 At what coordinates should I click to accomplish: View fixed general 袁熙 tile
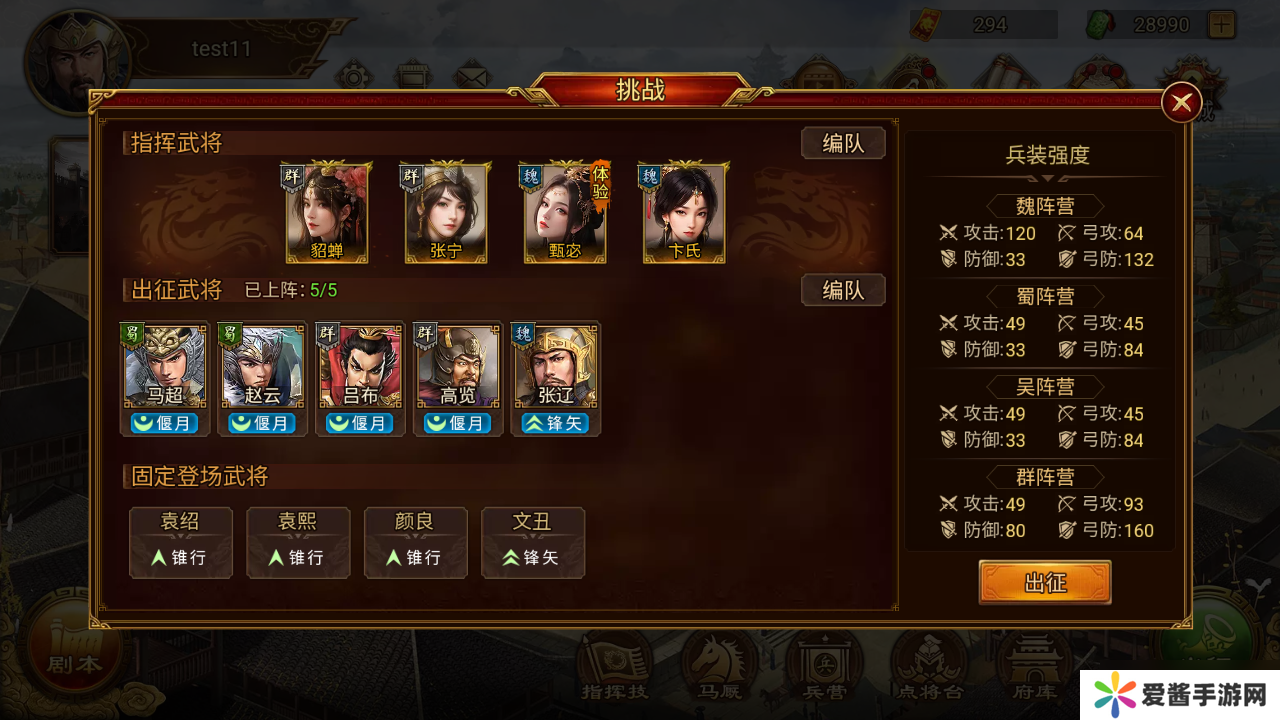click(x=299, y=542)
